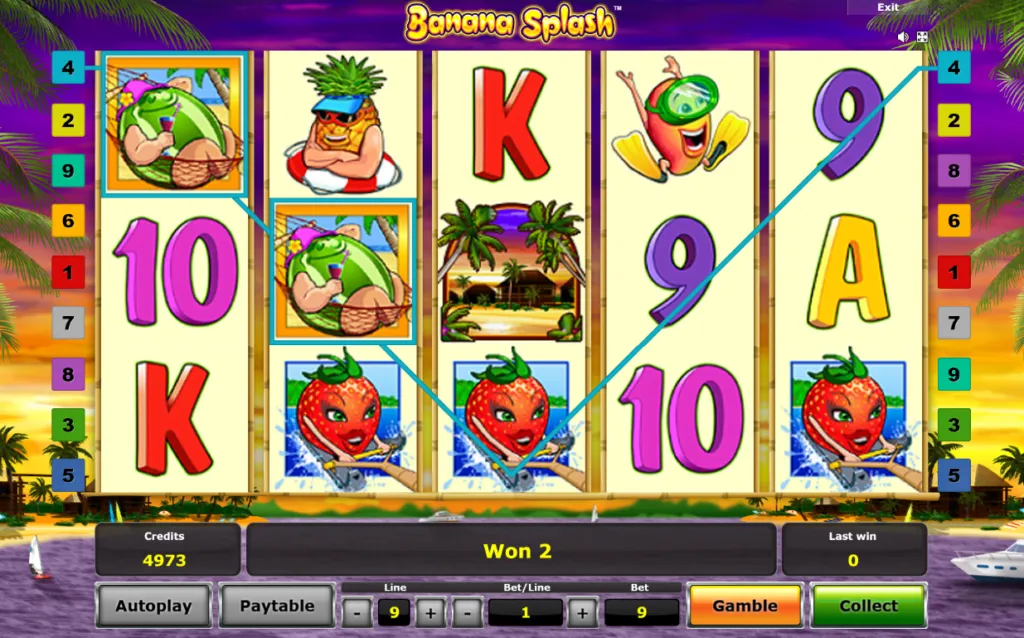Exit the Banana Splash game
This screenshot has height=638, width=1024.
pyautogui.click(x=888, y=7)
